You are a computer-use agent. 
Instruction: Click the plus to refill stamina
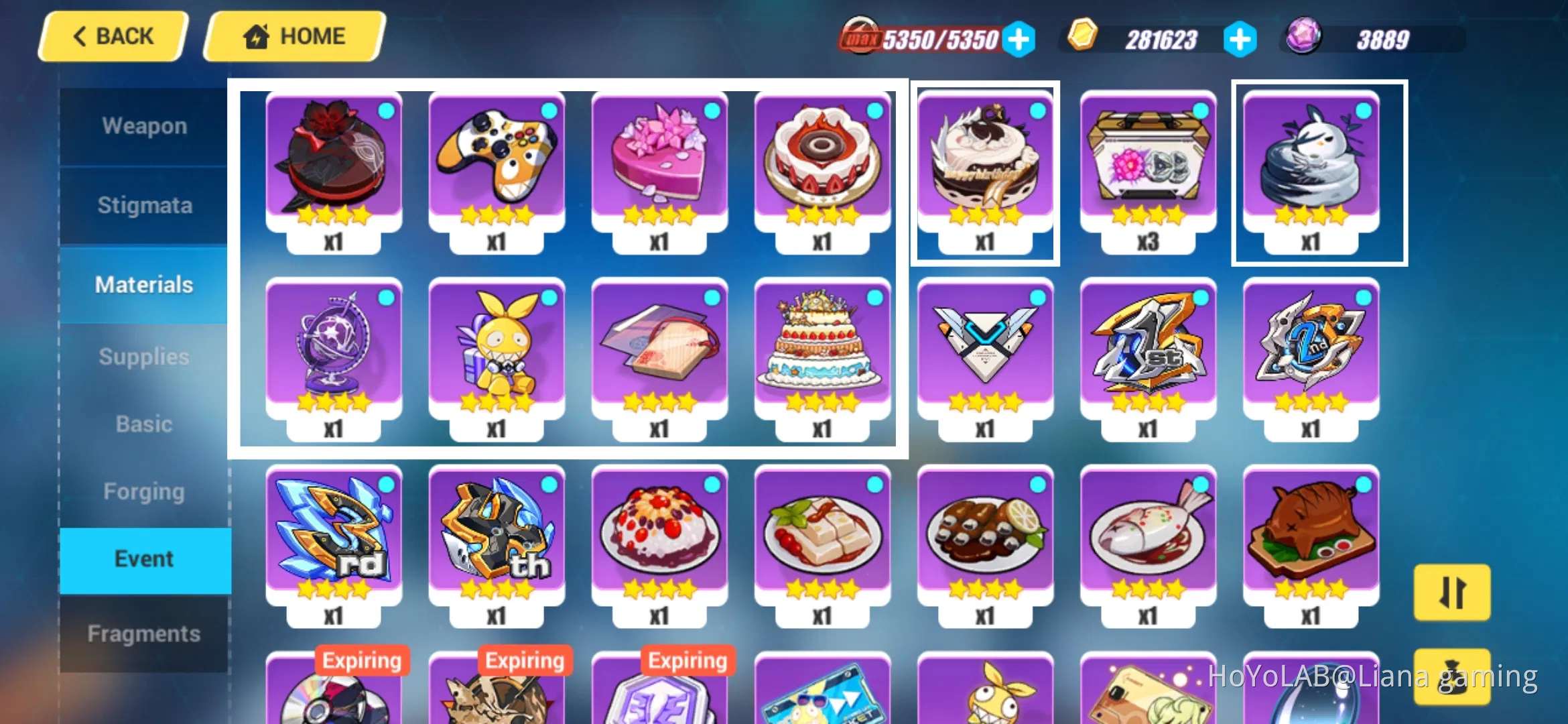tap(1019, 39)
